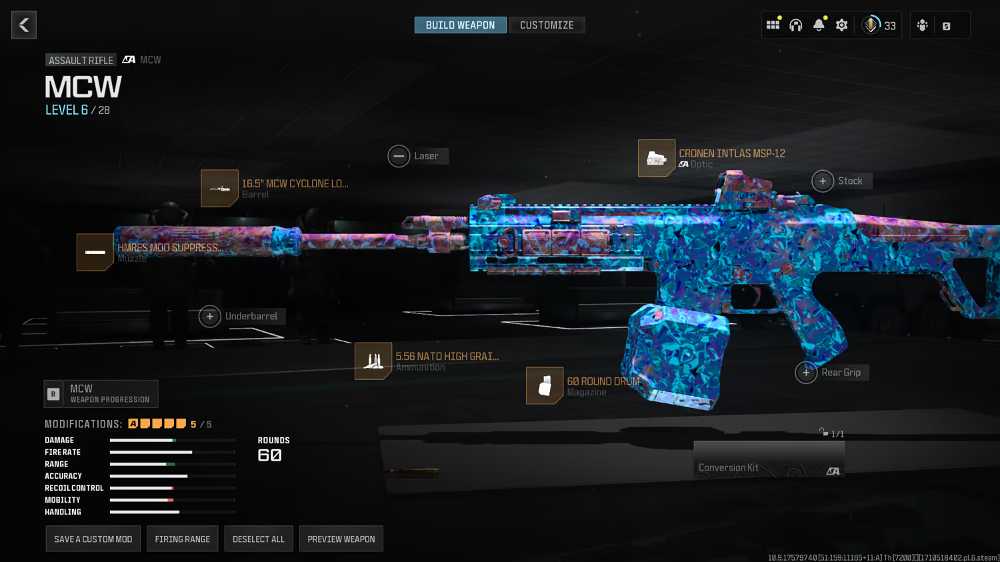Open the grid menu icon
The width and height of the screenshot is (1000, 562).
773,25
